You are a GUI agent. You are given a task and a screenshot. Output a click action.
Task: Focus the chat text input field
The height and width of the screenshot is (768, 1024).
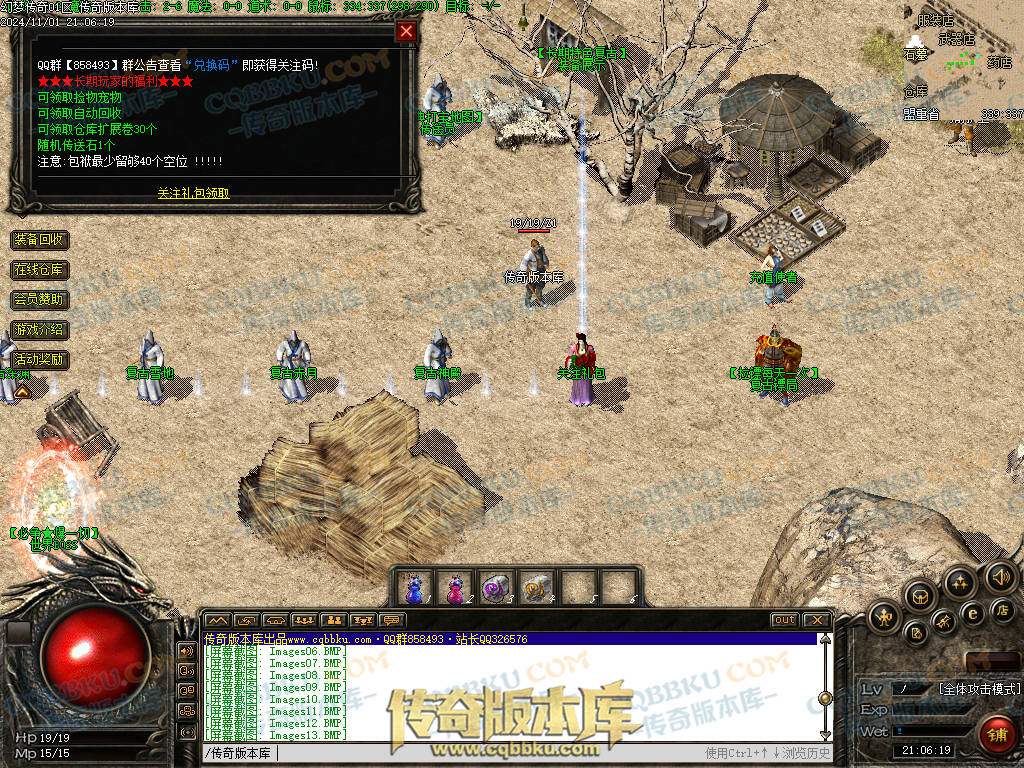tap(450, 753)
